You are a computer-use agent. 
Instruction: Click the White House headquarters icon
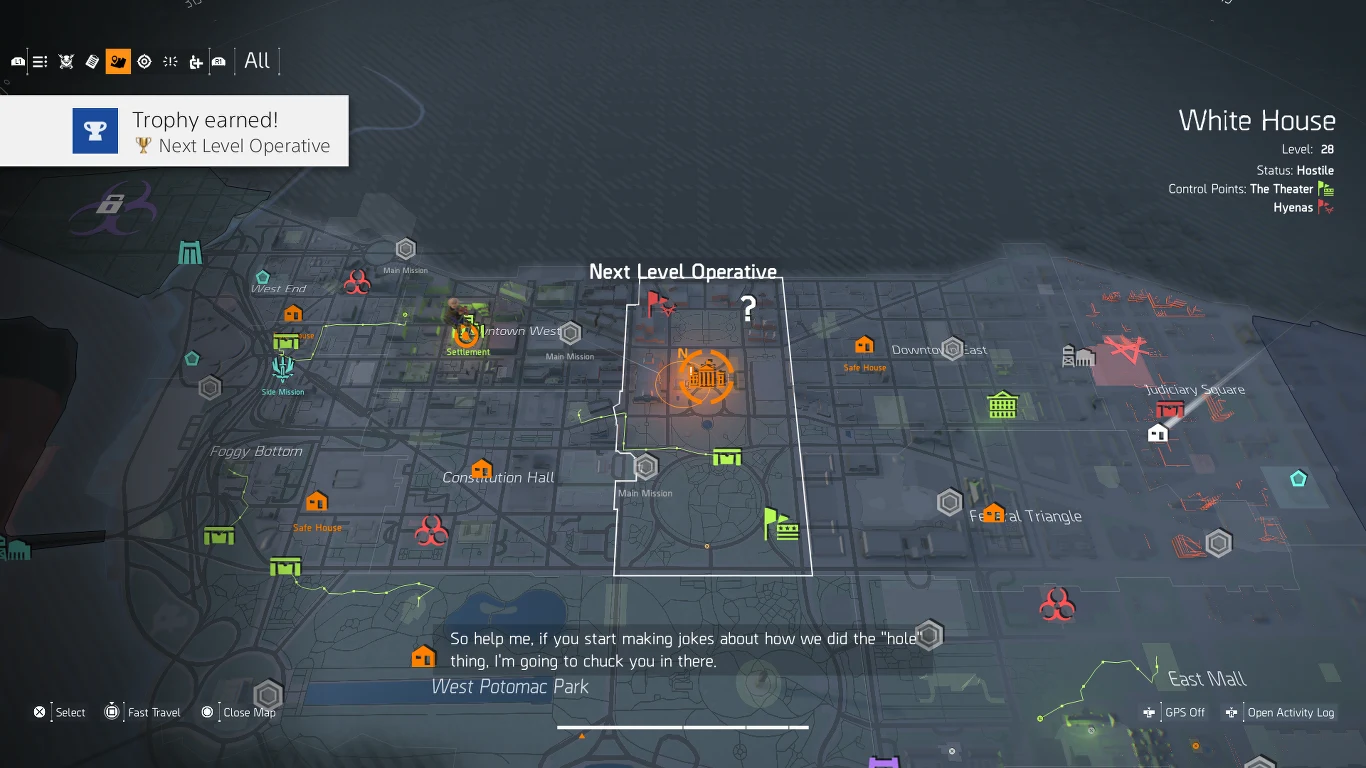click(x=707, y=377)
